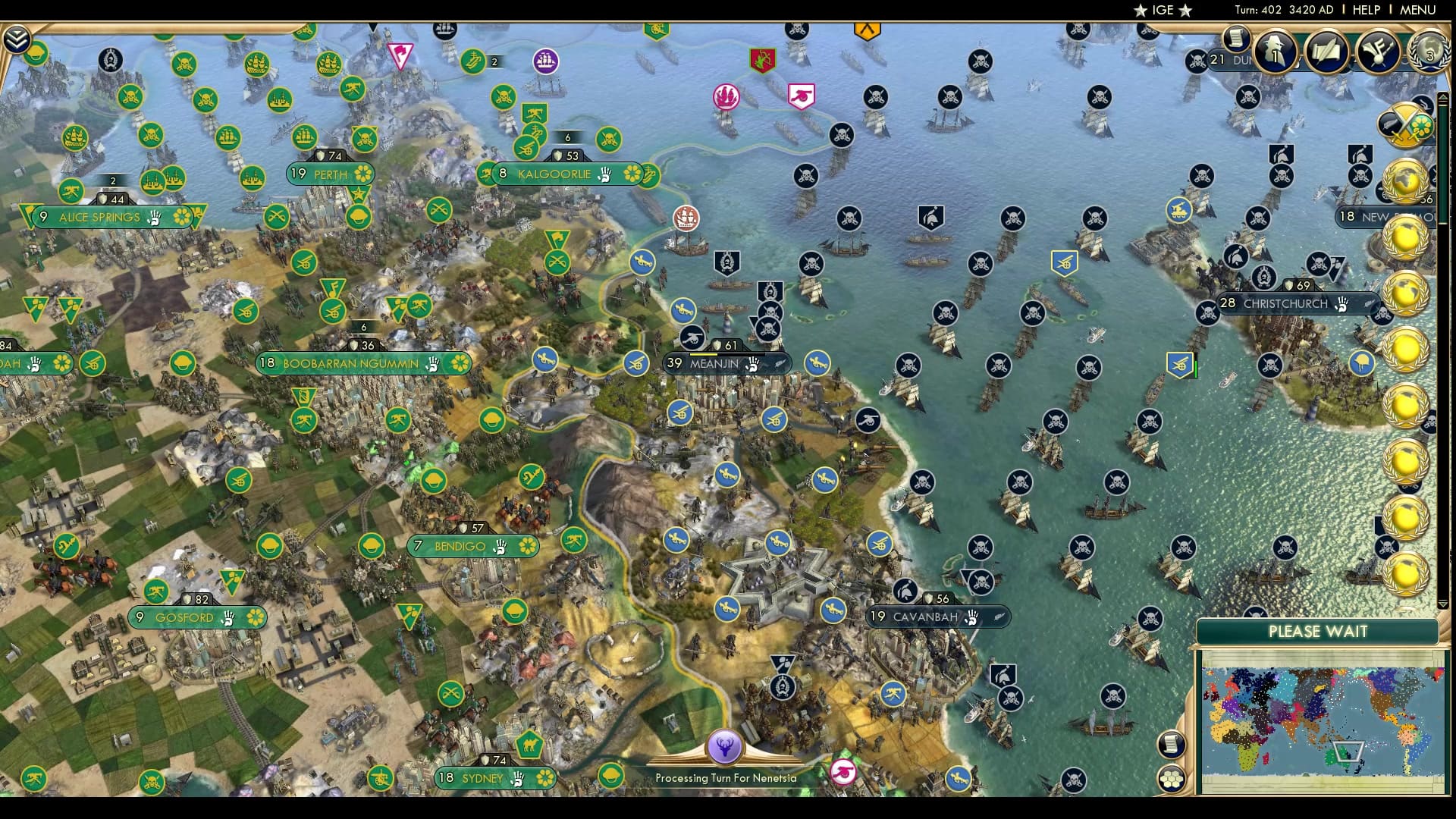Open the Espionage overview spy icon
Screen dimensions: 1456x819
pos(1273,52)
